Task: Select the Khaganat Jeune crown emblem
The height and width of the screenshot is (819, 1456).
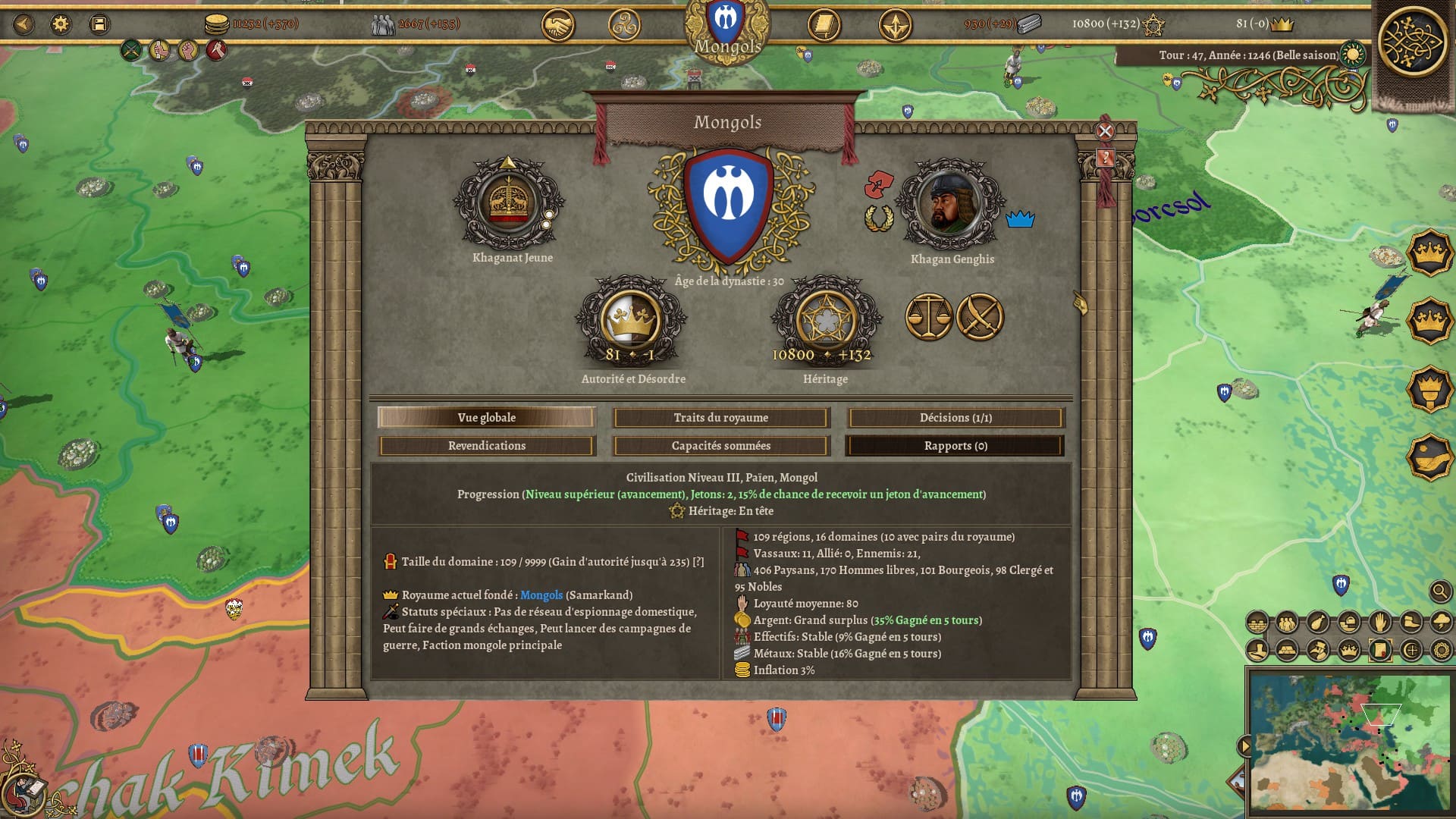Action: [x=509, y=203]
